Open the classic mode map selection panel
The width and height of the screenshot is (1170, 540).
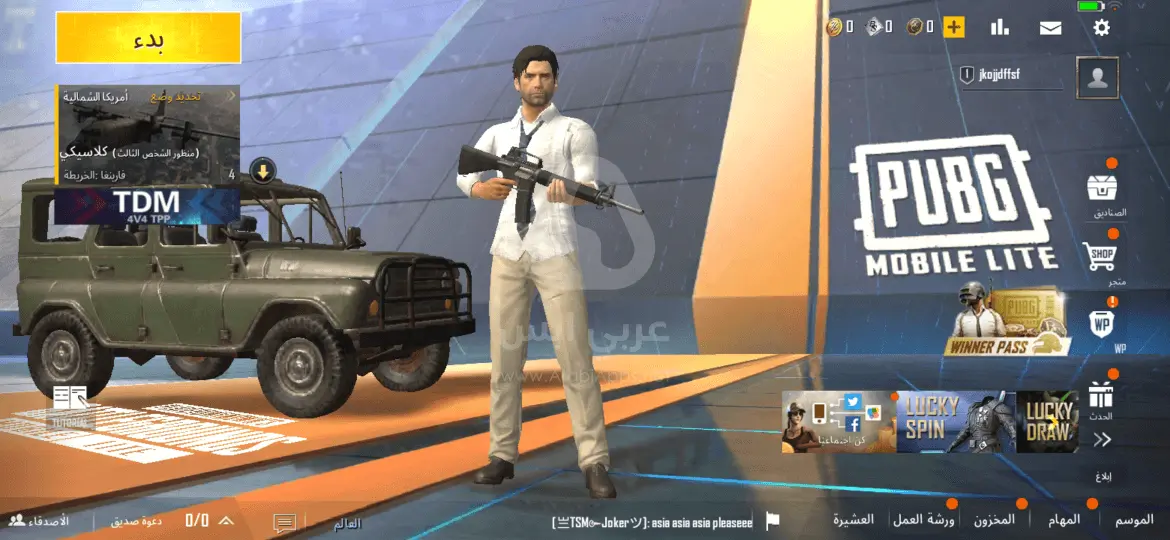click(146, 135)
